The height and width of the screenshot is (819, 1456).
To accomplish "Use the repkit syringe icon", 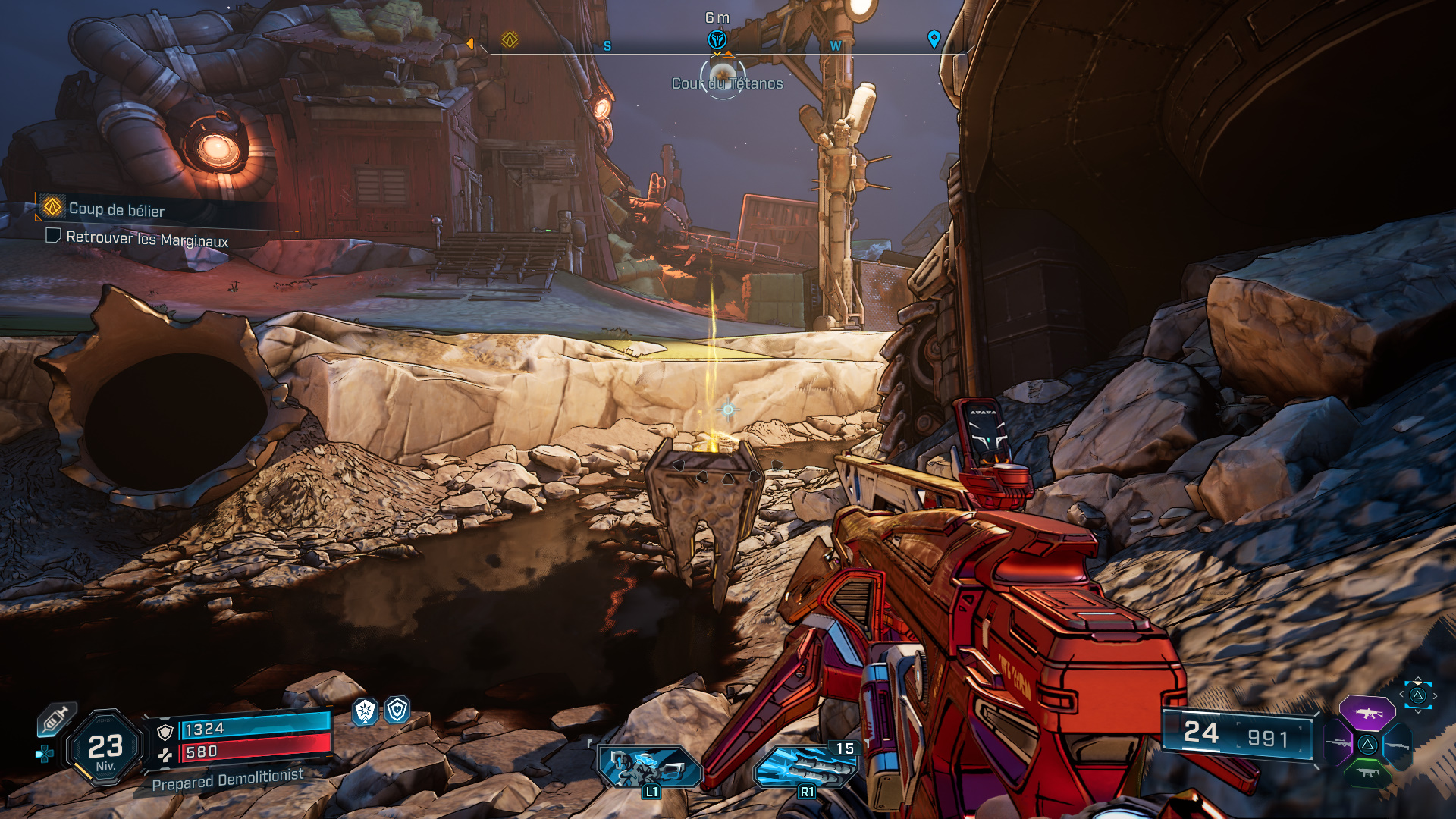I will click(x=56, y=718).
